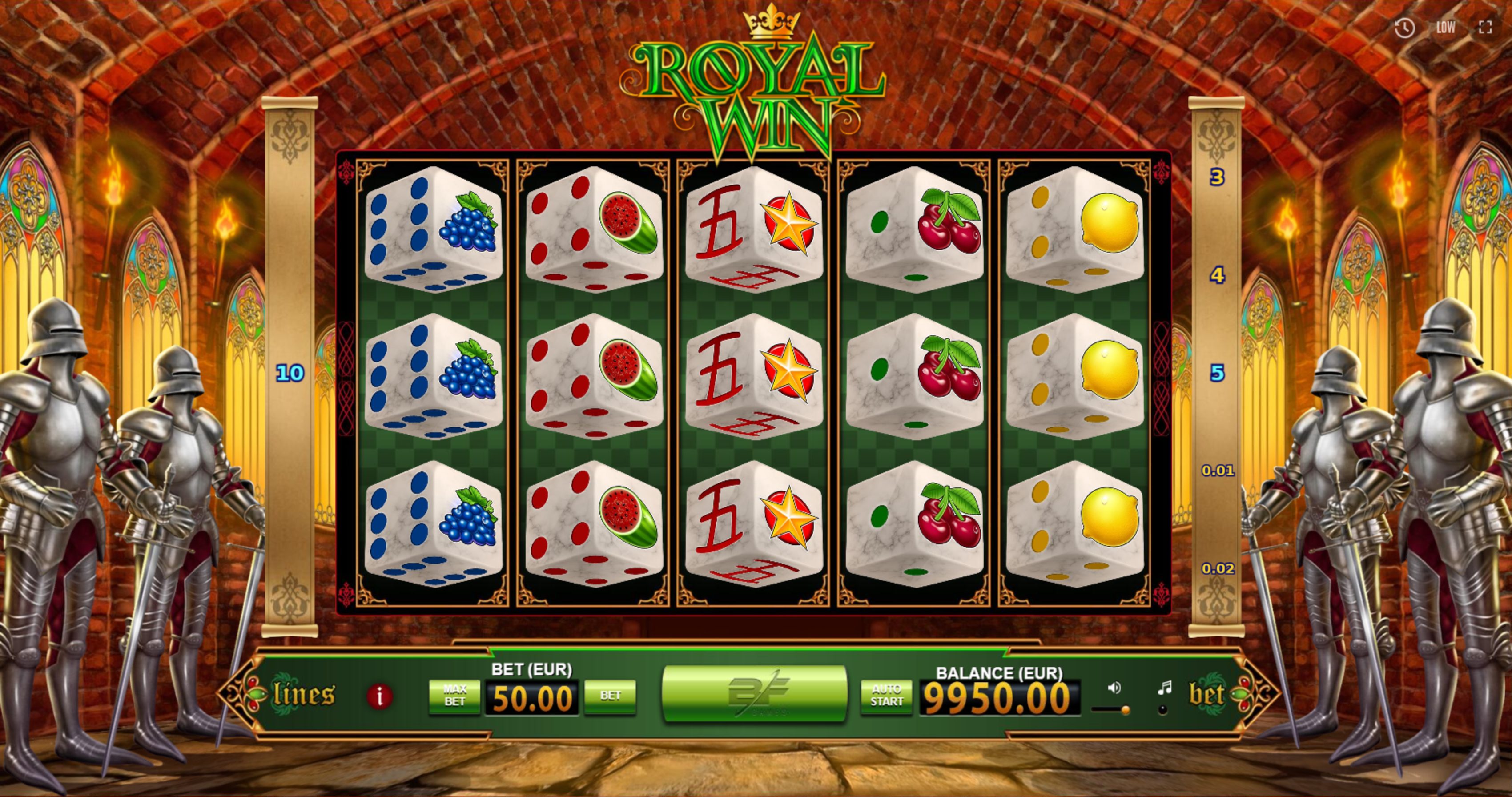This screenshot has width=1512, height=797.
Task: Click the fullscreen icon at top right
Action: 1486,27
